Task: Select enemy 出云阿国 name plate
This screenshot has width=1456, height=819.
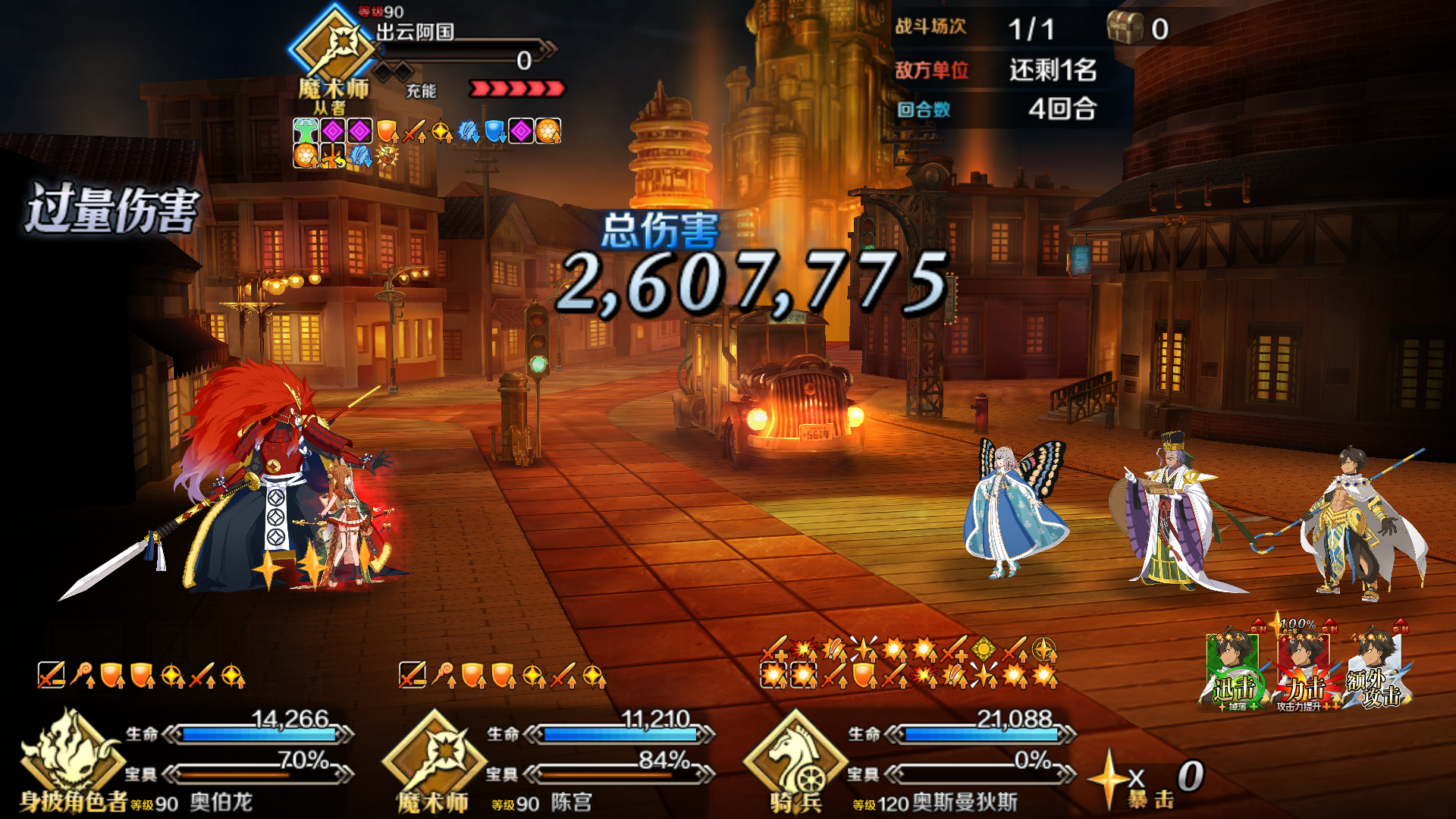Action: pos(416,32)
